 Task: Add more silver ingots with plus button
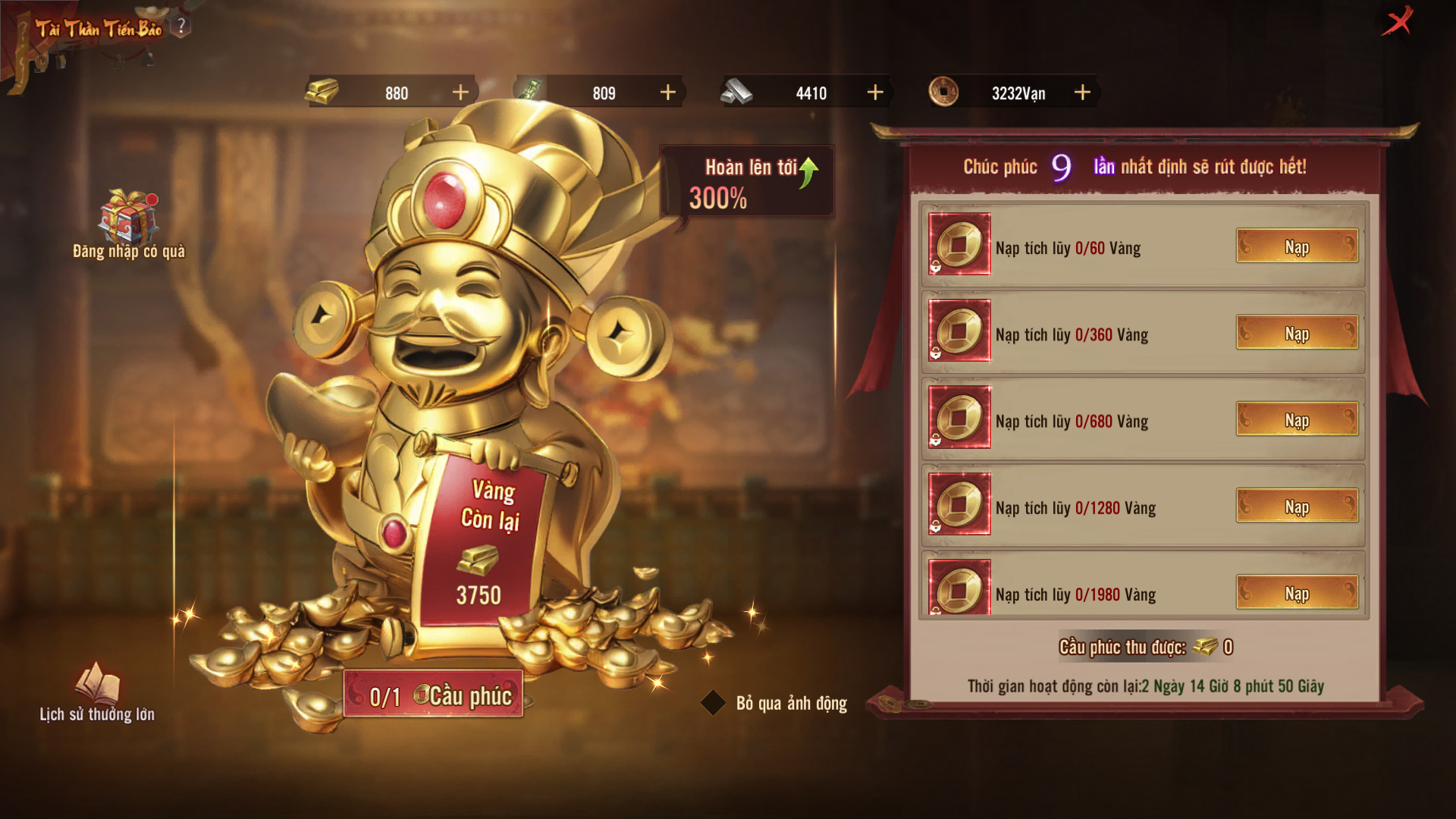[x=875, y=93]
